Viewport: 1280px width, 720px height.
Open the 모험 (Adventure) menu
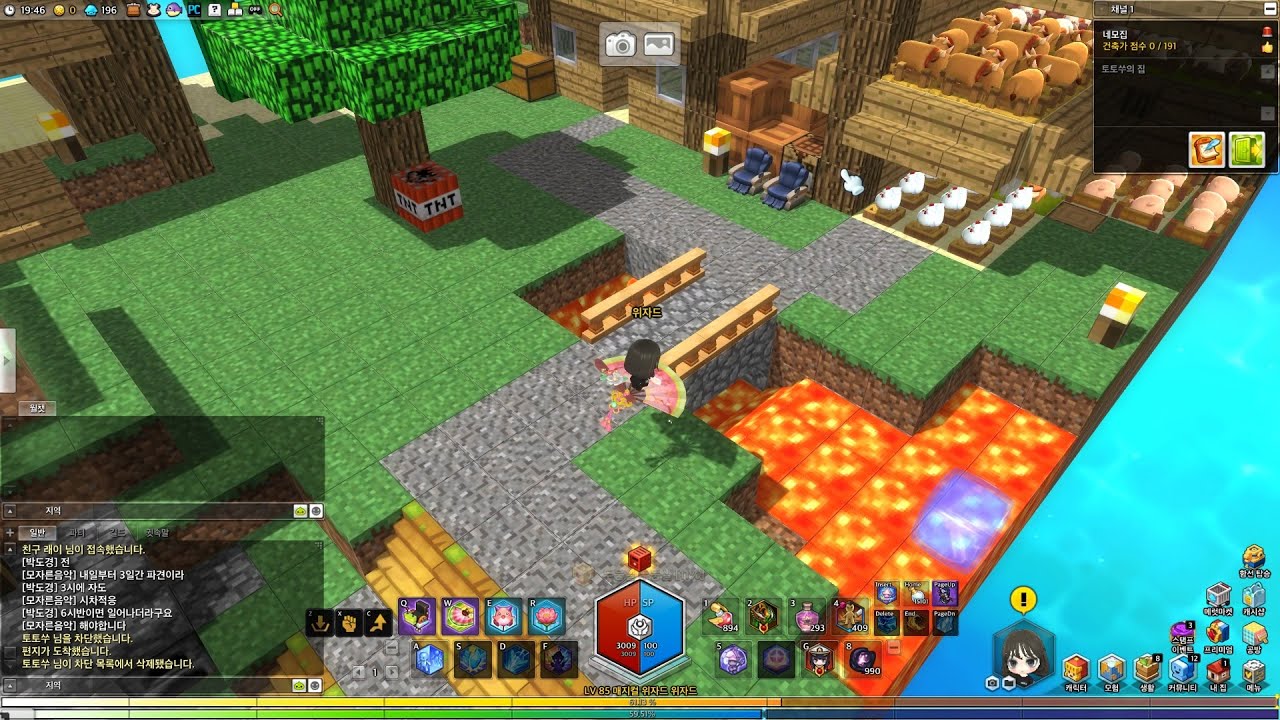[1111, 669]
